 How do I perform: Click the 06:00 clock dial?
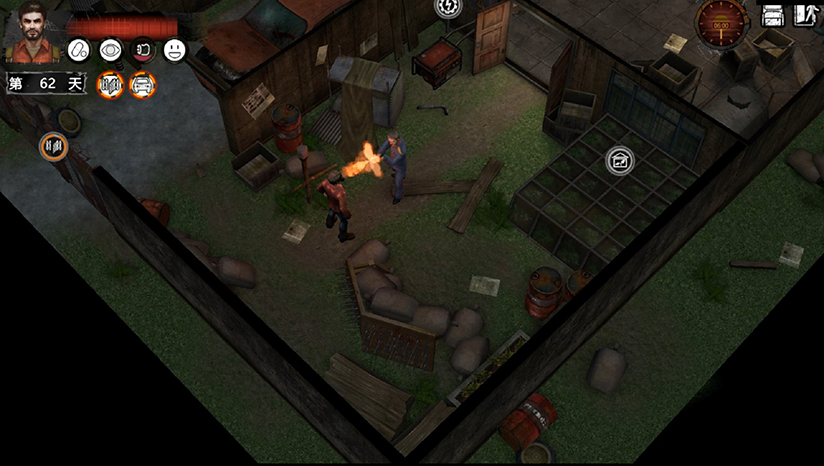coord(722,21)
